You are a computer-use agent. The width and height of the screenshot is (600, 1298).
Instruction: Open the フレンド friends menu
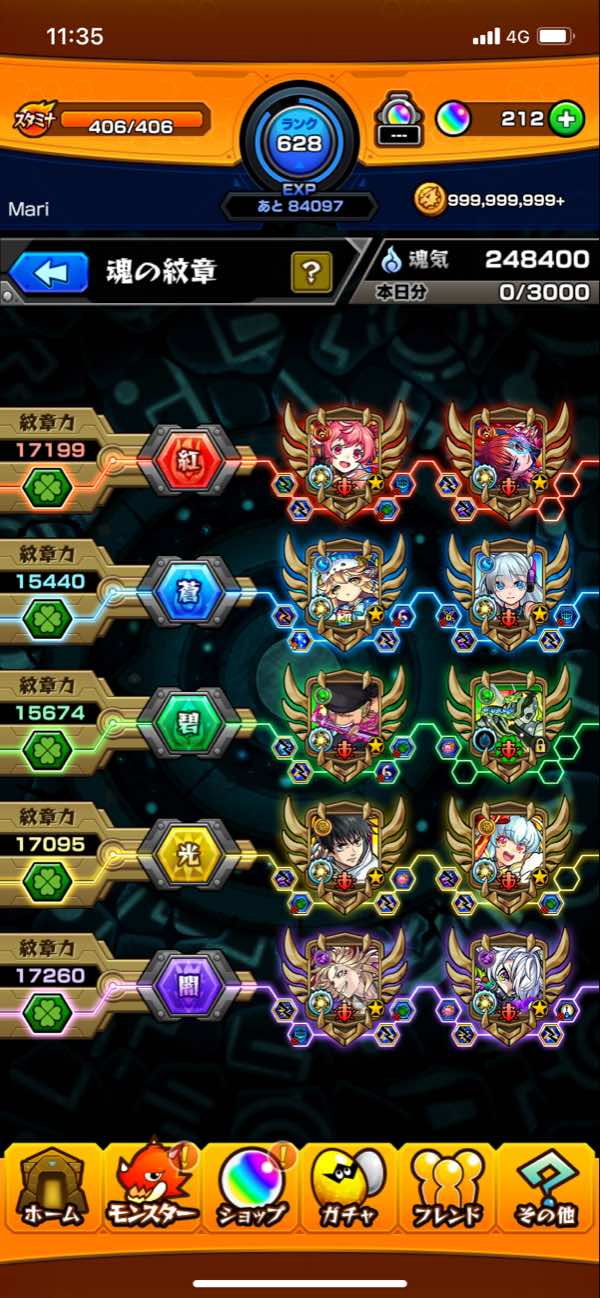click(448, 1189)
